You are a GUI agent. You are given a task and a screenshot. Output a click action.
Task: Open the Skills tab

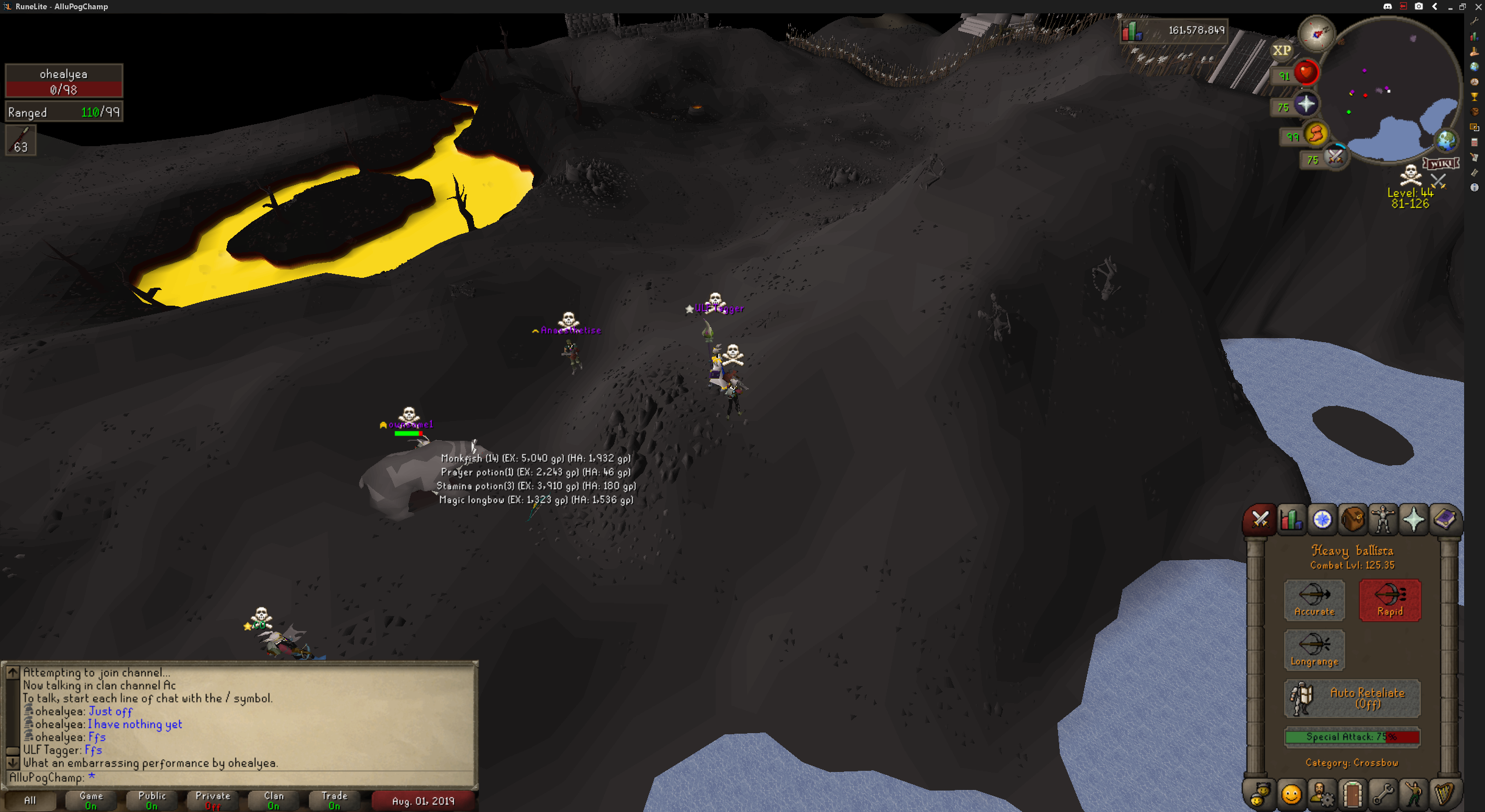1292,519
